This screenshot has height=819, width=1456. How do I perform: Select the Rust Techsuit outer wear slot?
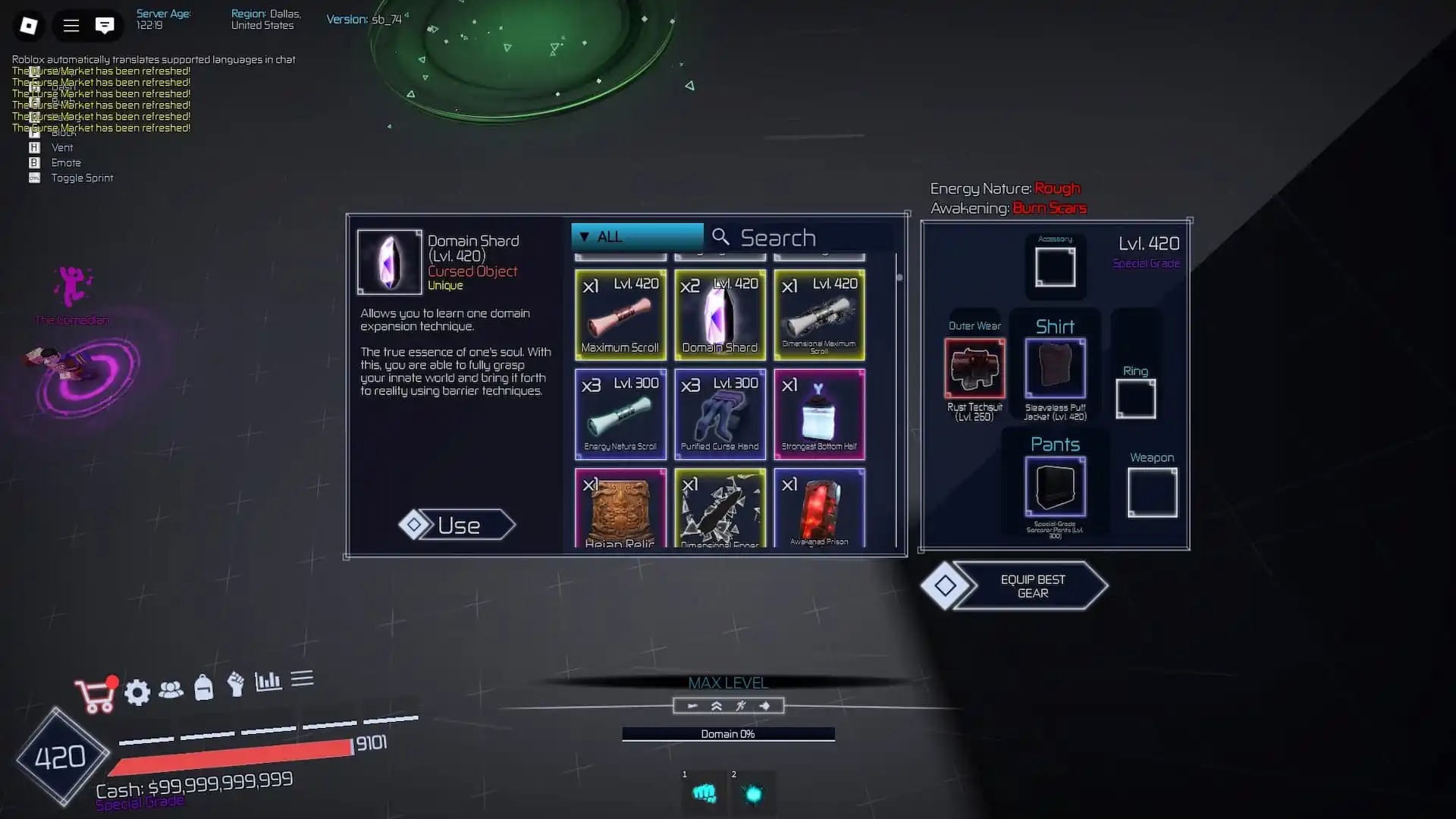(974, 369)
